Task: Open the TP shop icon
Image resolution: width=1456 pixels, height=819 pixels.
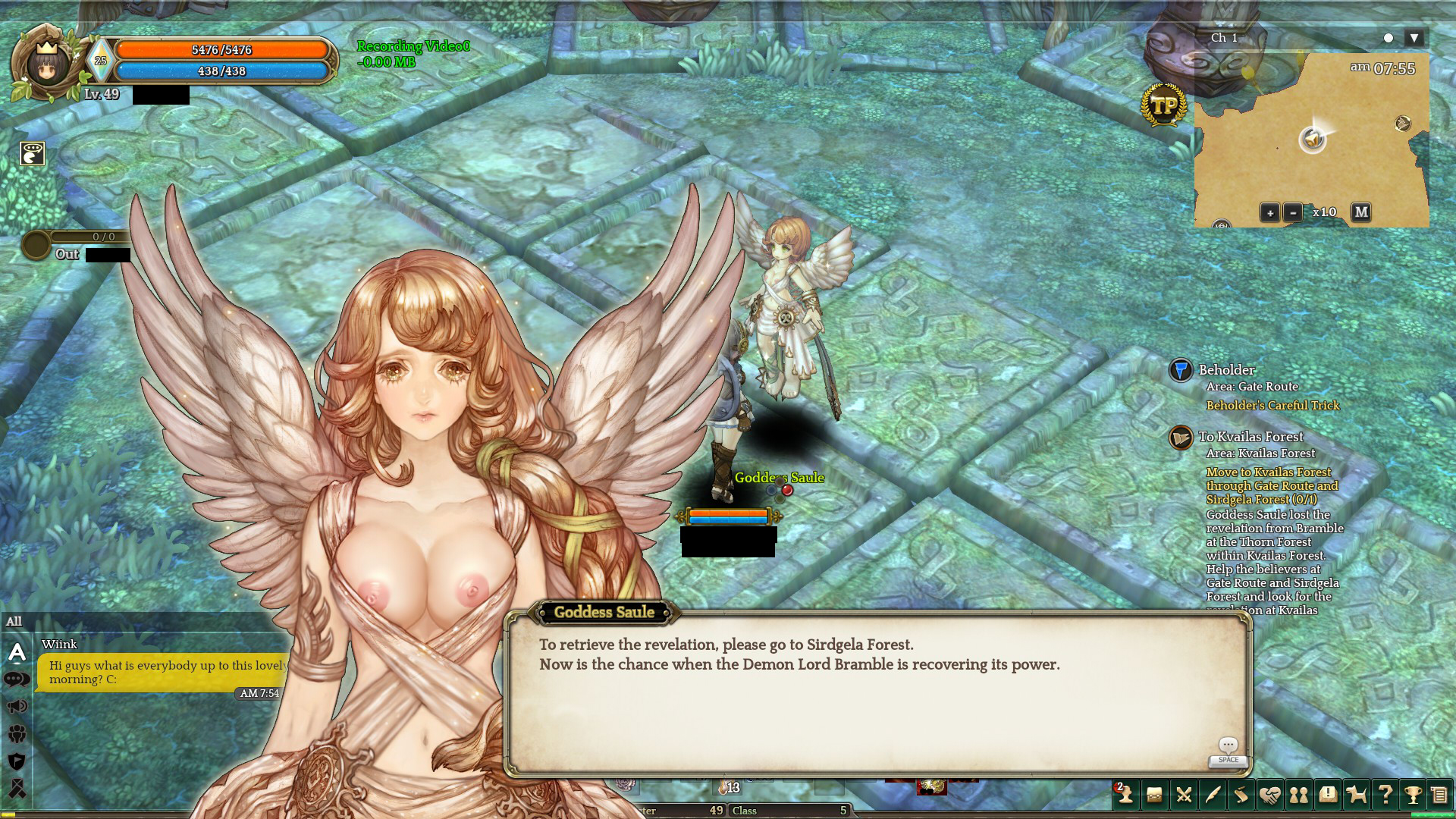Action: tap(1163, 106)
